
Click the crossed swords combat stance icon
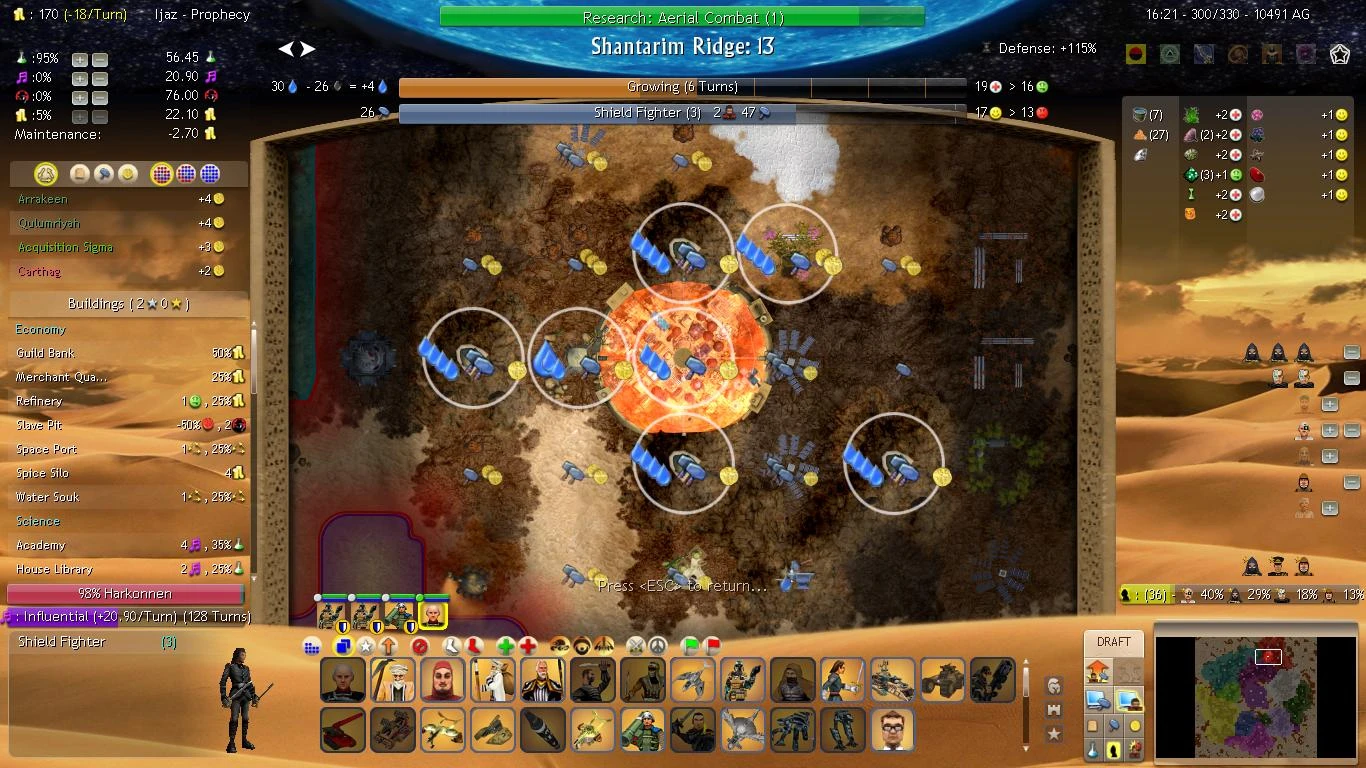coord(636,646)
